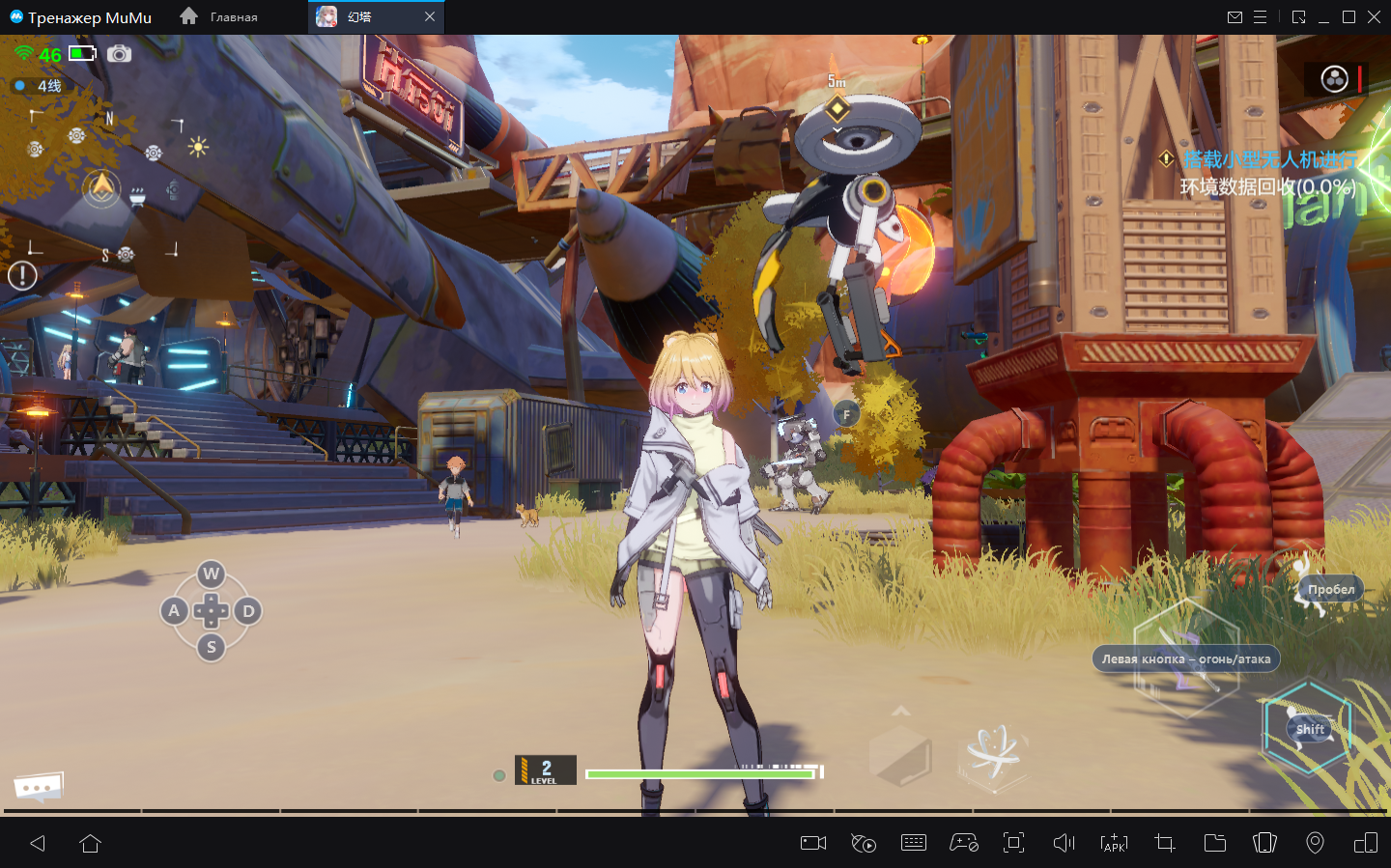The image size is (1391, 868).
Task: Activate the dodge button labeled Shift
Action: click(x=1308, y=728)
